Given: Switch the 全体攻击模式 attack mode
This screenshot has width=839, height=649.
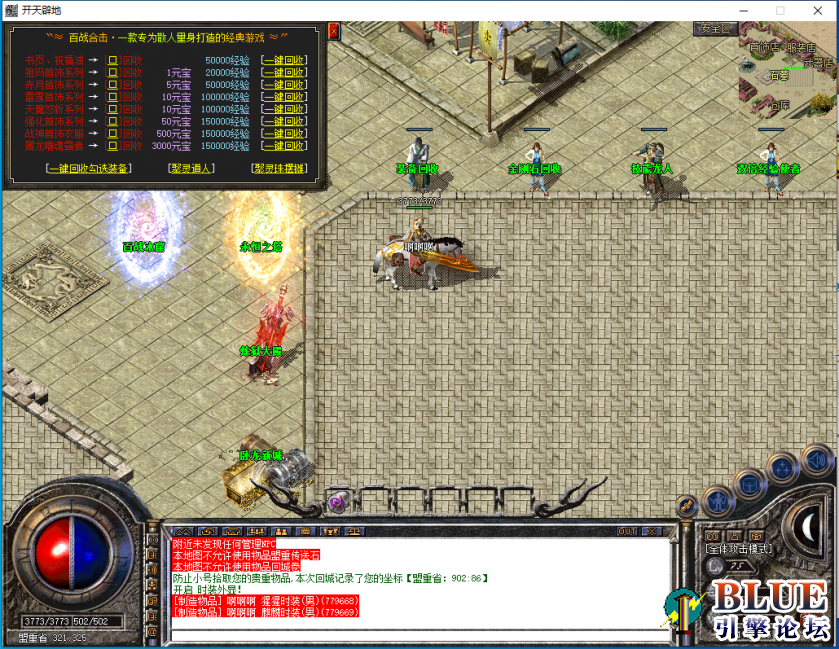Looking at the screenshot, I should 737,549.
